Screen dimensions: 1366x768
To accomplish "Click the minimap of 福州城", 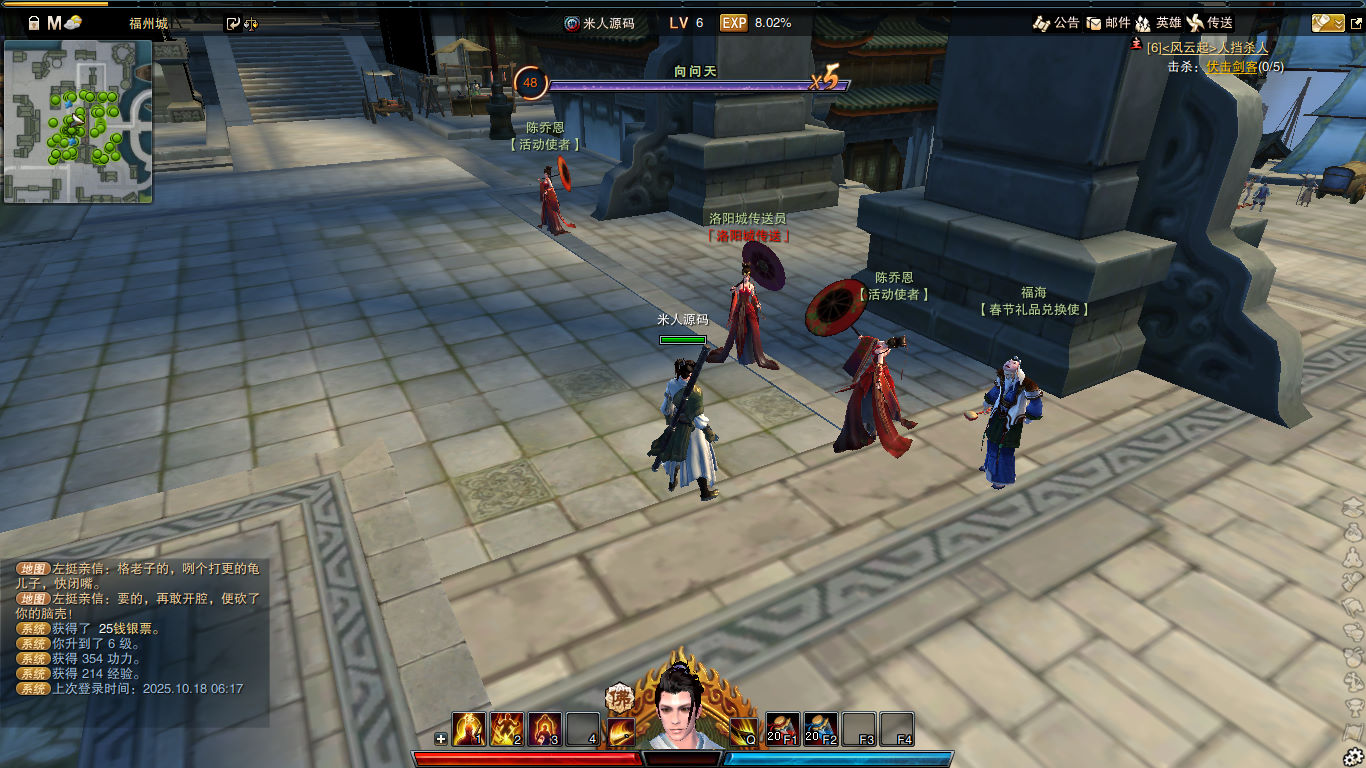I will coord(78,121).
